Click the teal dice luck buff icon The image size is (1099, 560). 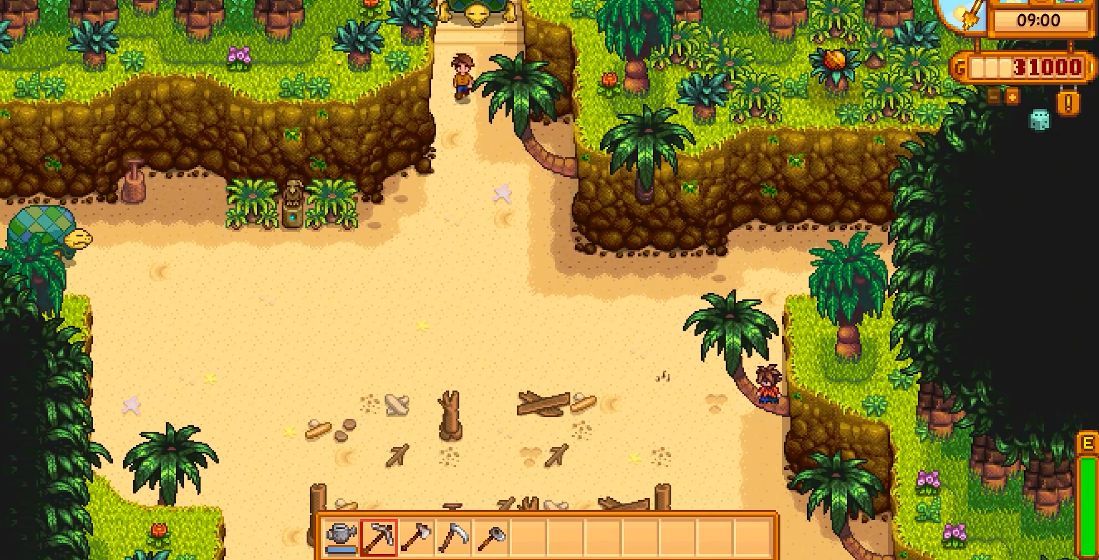1040,119
